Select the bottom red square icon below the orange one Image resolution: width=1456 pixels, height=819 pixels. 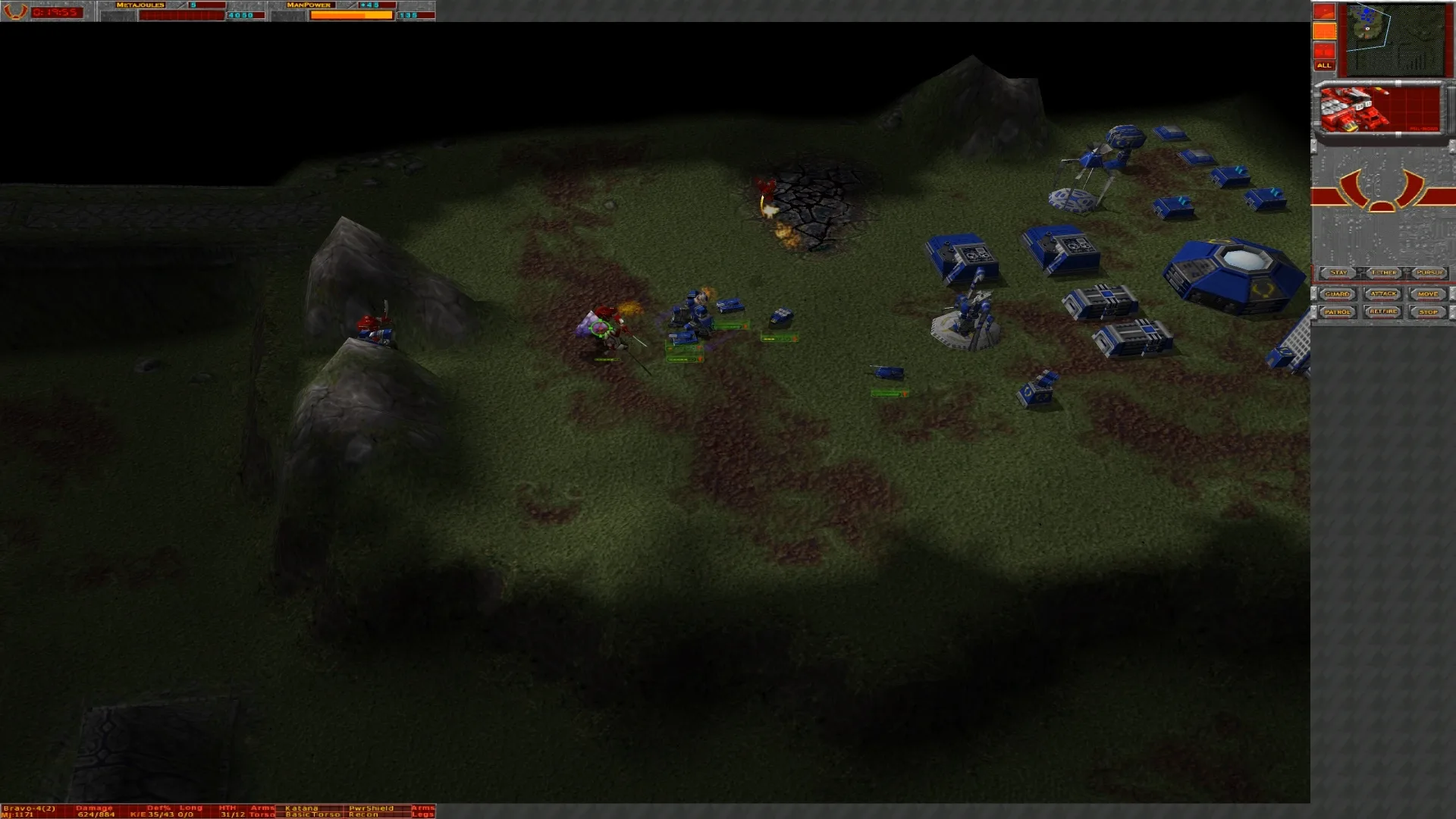click(x=1324, y=50)
